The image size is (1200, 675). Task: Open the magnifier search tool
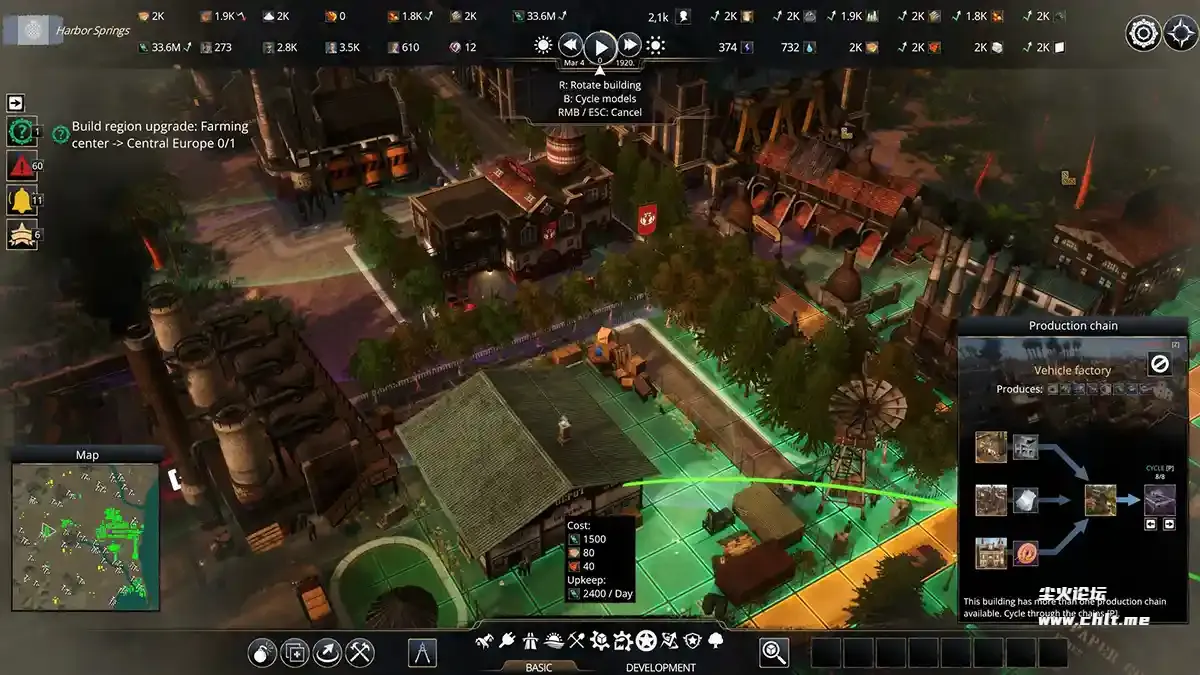774,653
